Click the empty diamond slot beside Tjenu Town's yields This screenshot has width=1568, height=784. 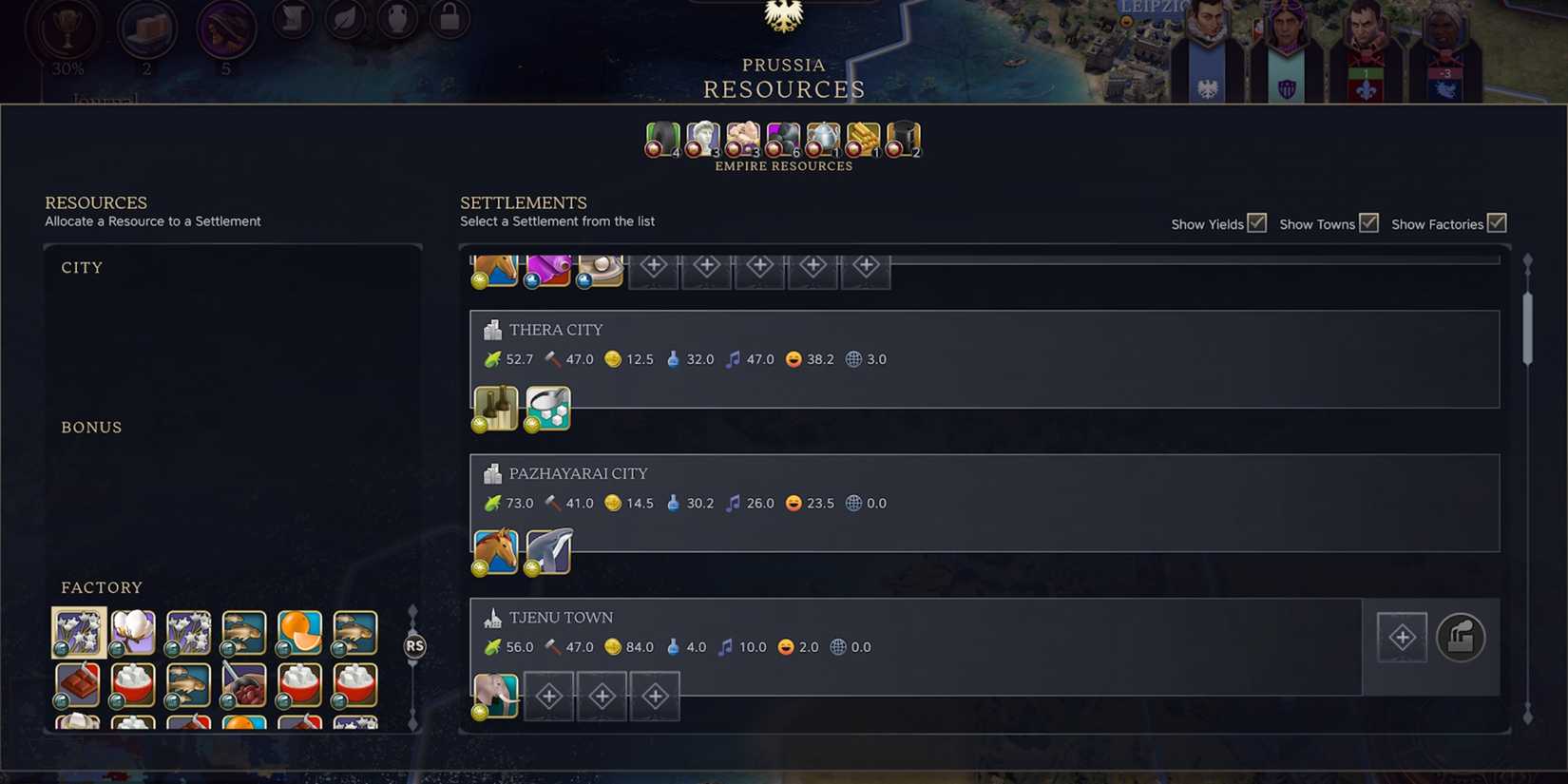(1401, 637)
